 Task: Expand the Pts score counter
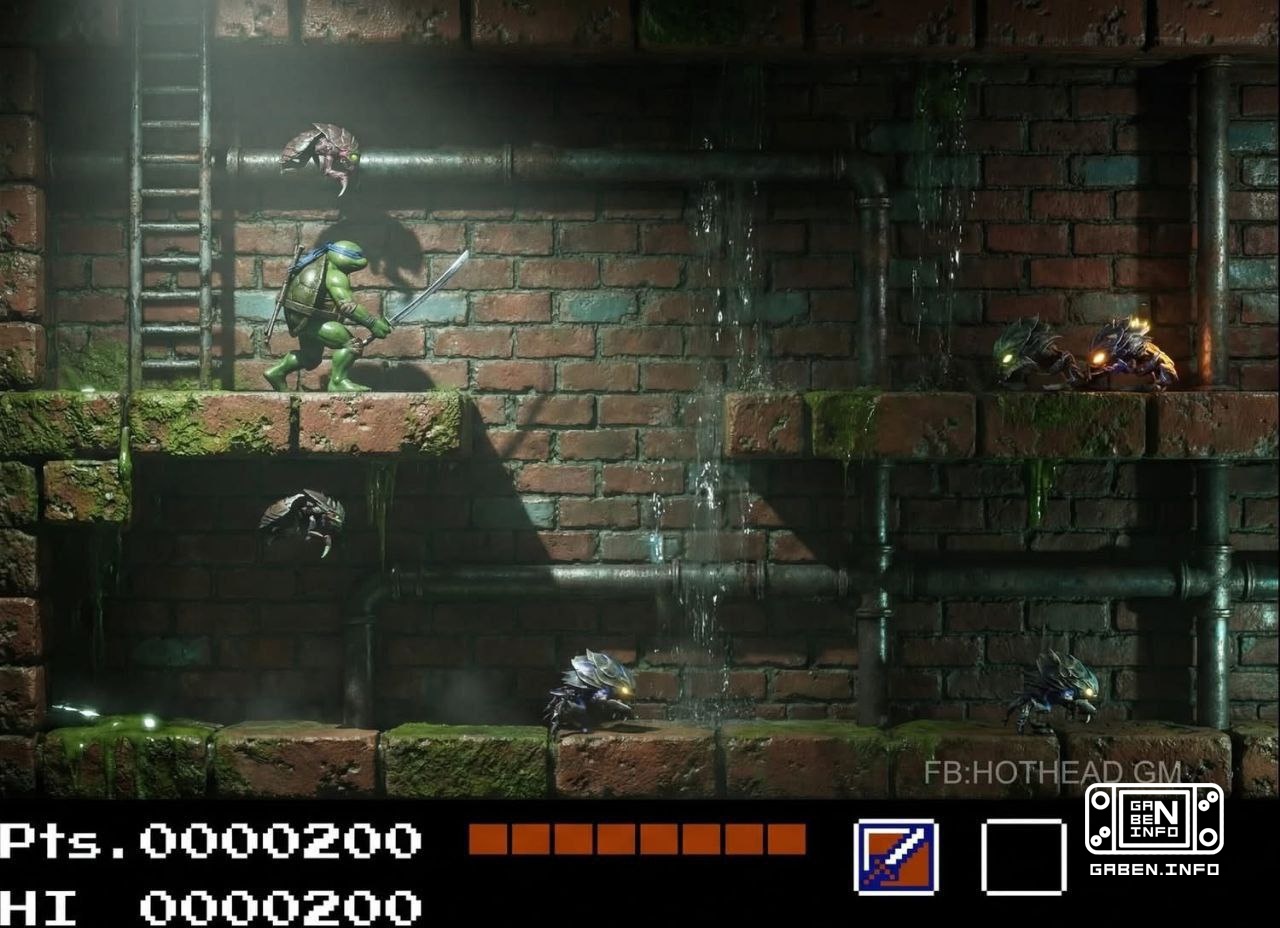(x=210, y=840)
